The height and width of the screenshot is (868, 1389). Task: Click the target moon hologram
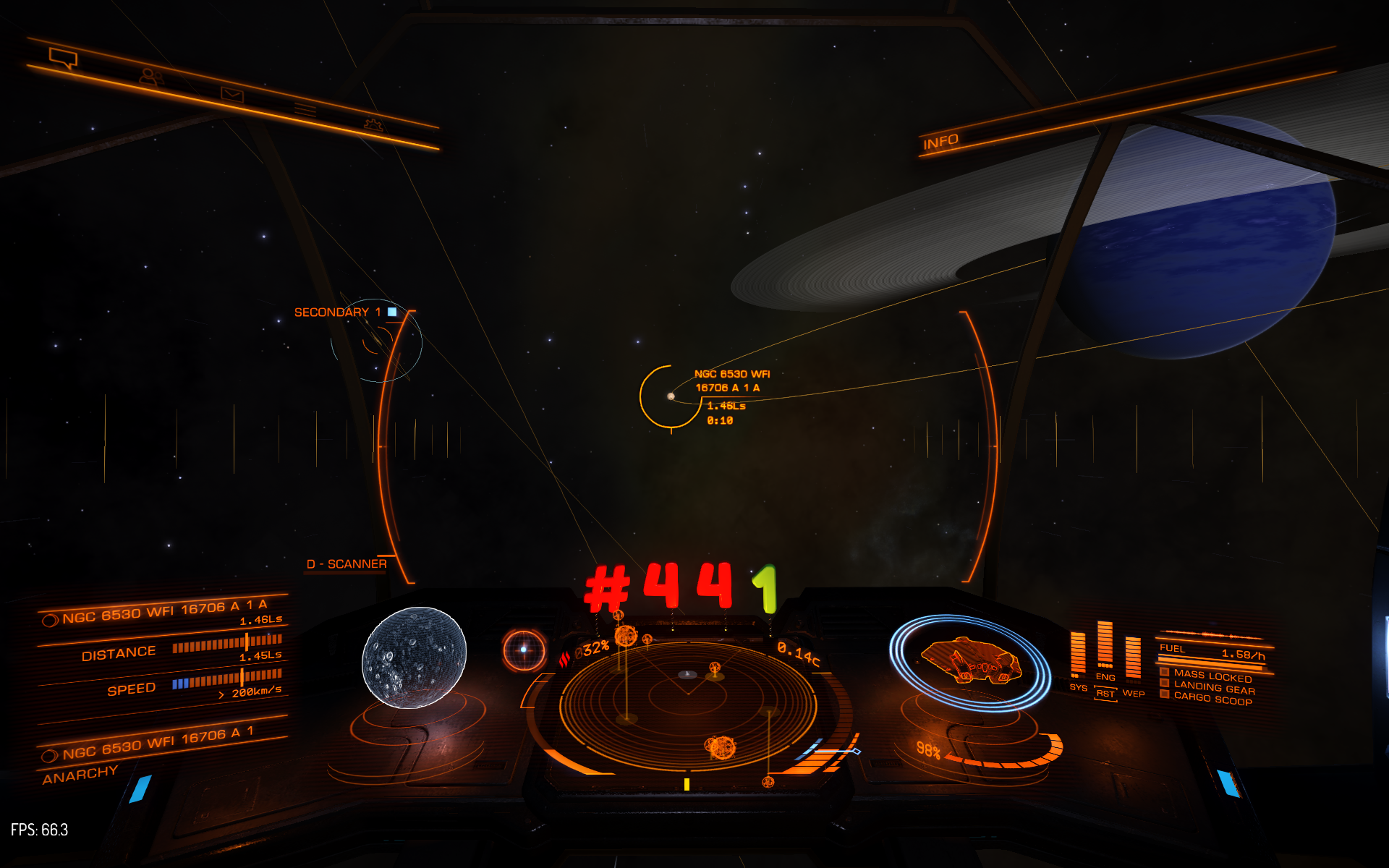414,657
